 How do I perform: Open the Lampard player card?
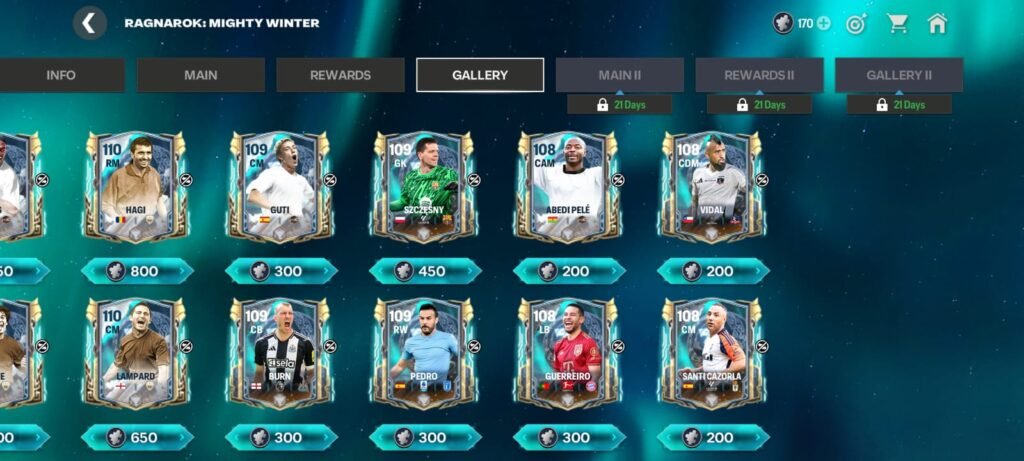135,353
